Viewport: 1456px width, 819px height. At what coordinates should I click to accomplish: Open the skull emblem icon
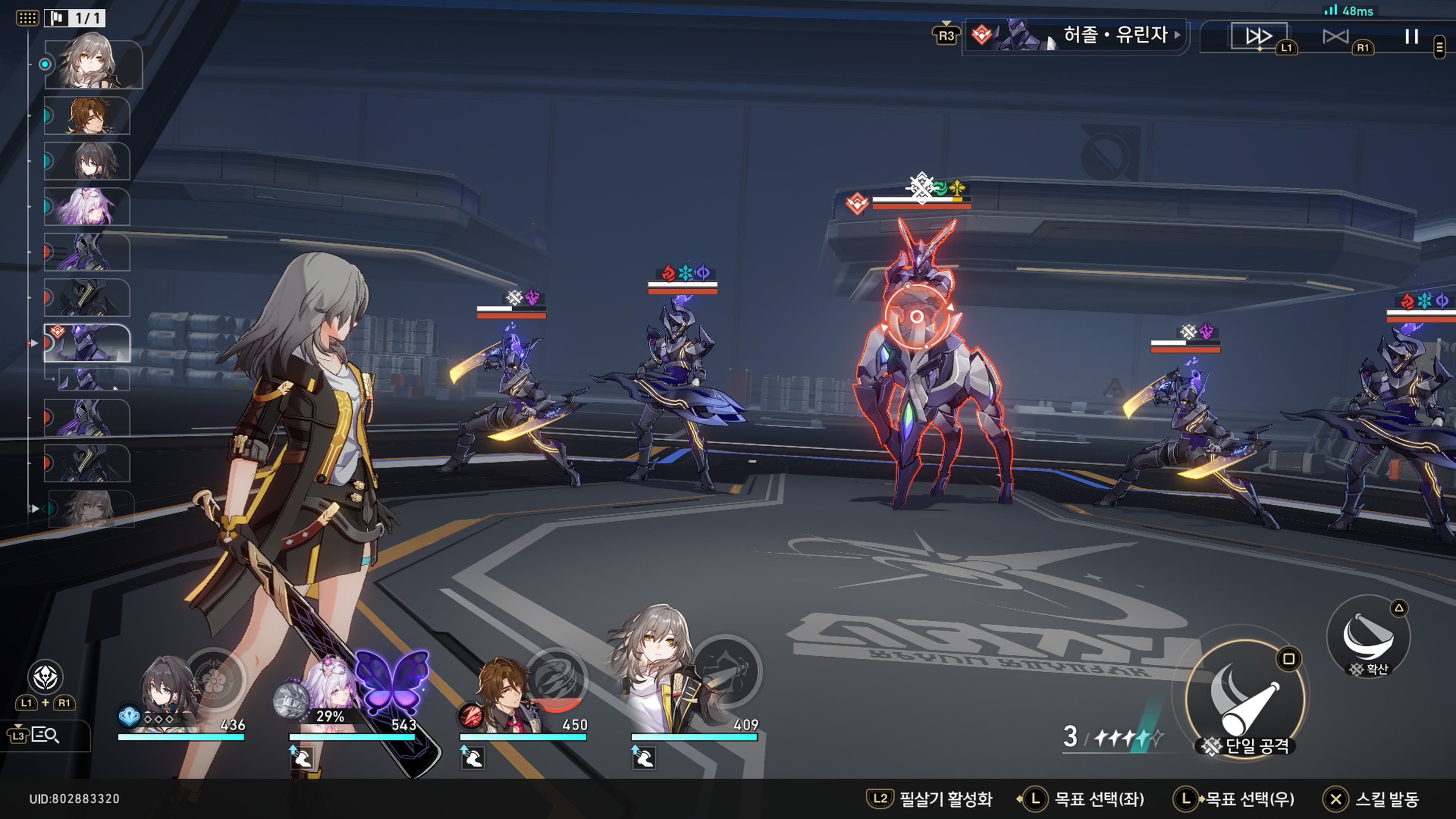(x=45, y=677)
